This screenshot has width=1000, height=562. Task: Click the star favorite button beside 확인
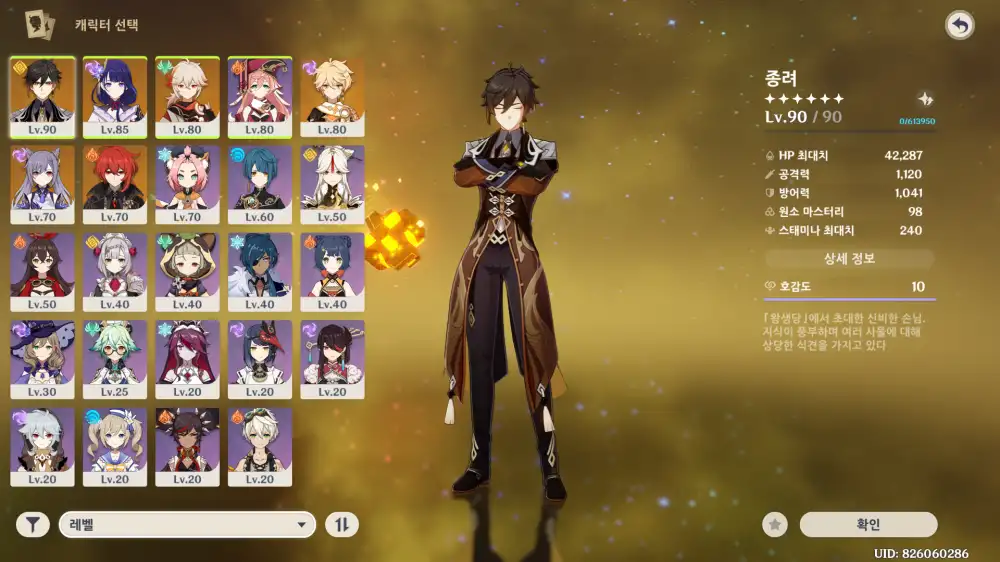click(x=774, y=524)
